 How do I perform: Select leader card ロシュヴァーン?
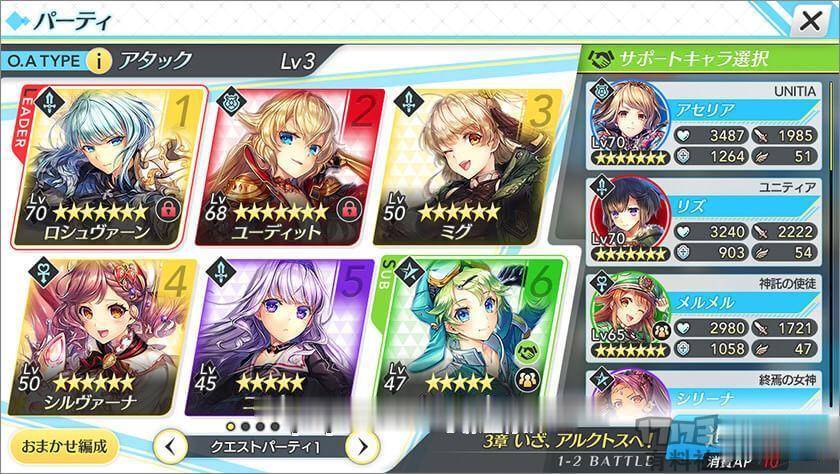108,164
